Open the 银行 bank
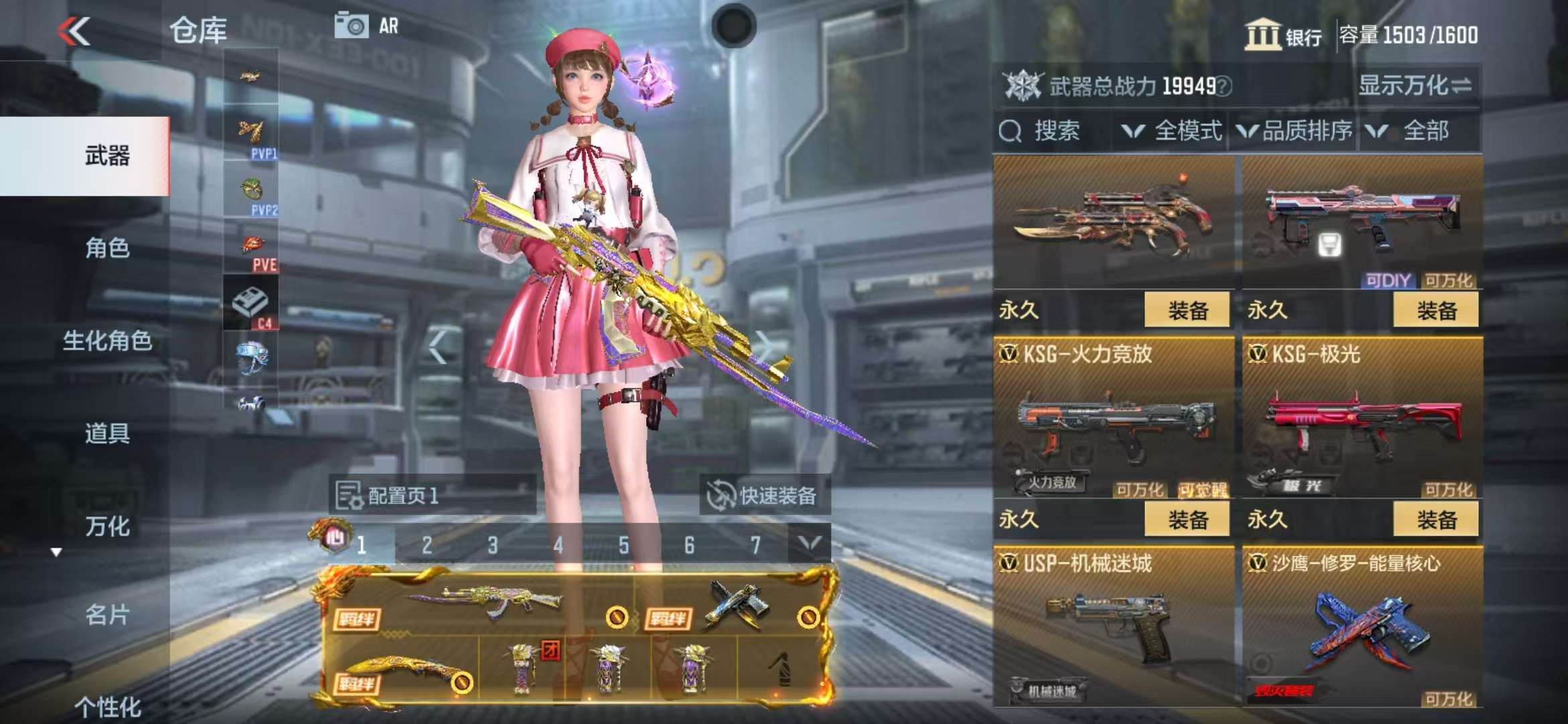 pos(1283,35)
